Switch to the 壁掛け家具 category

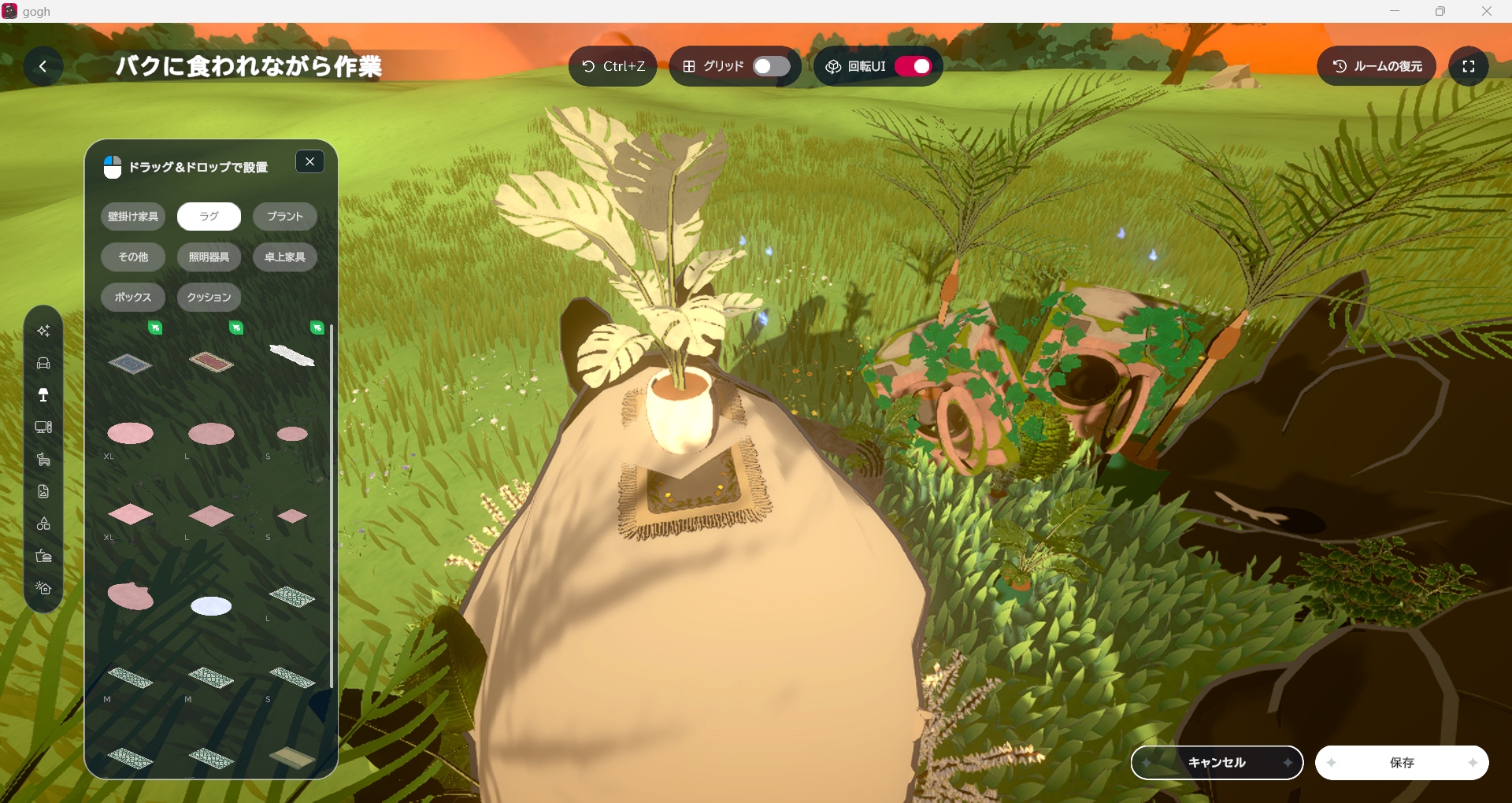click(133, 216)
